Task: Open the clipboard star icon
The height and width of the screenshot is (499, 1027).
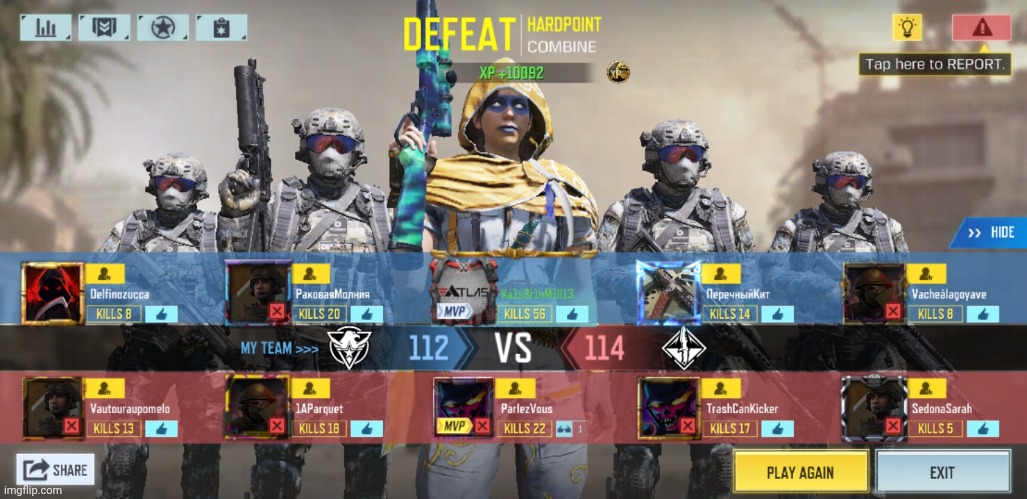Action: point(221,27)
